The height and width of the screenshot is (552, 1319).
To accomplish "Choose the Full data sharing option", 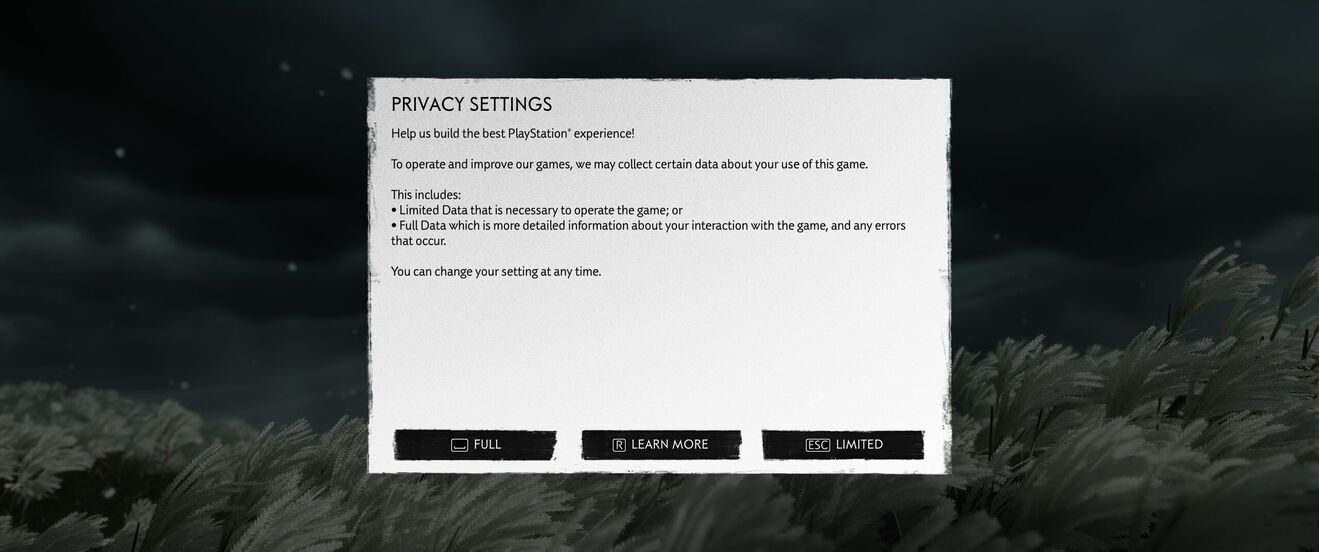I will [x=475, y=445].
